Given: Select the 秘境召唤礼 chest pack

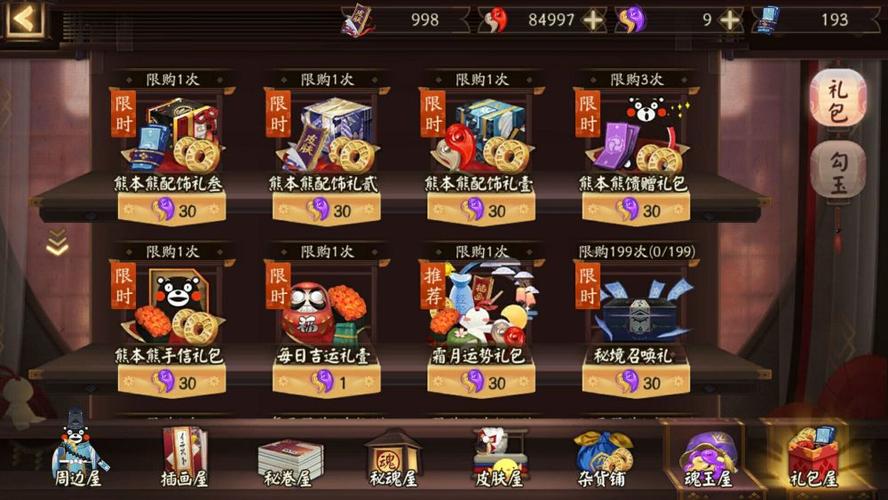Looking at the screenshot, I should 635,315.
